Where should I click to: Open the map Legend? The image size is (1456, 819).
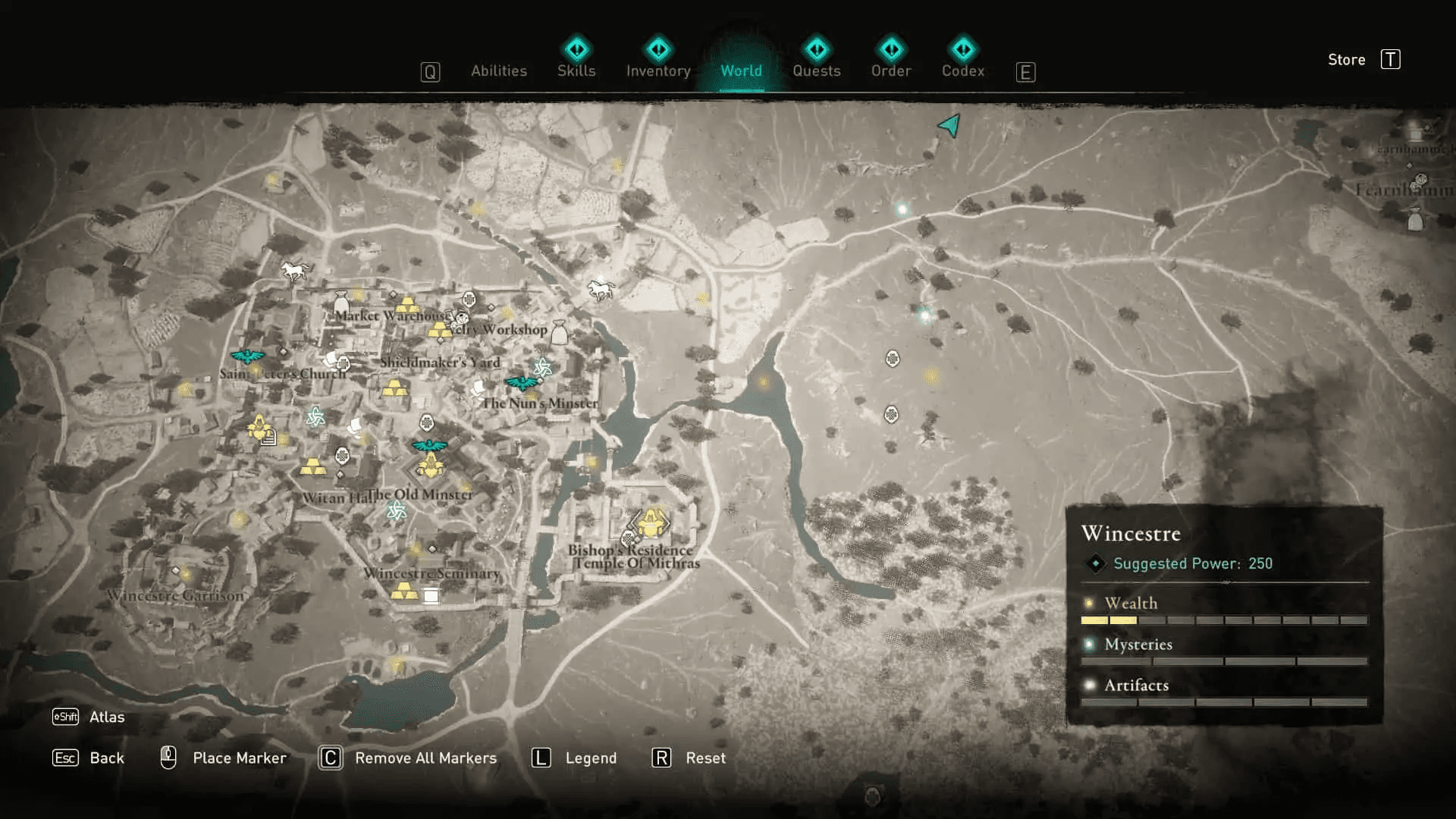pyautogui.click(x=591, y=758)
